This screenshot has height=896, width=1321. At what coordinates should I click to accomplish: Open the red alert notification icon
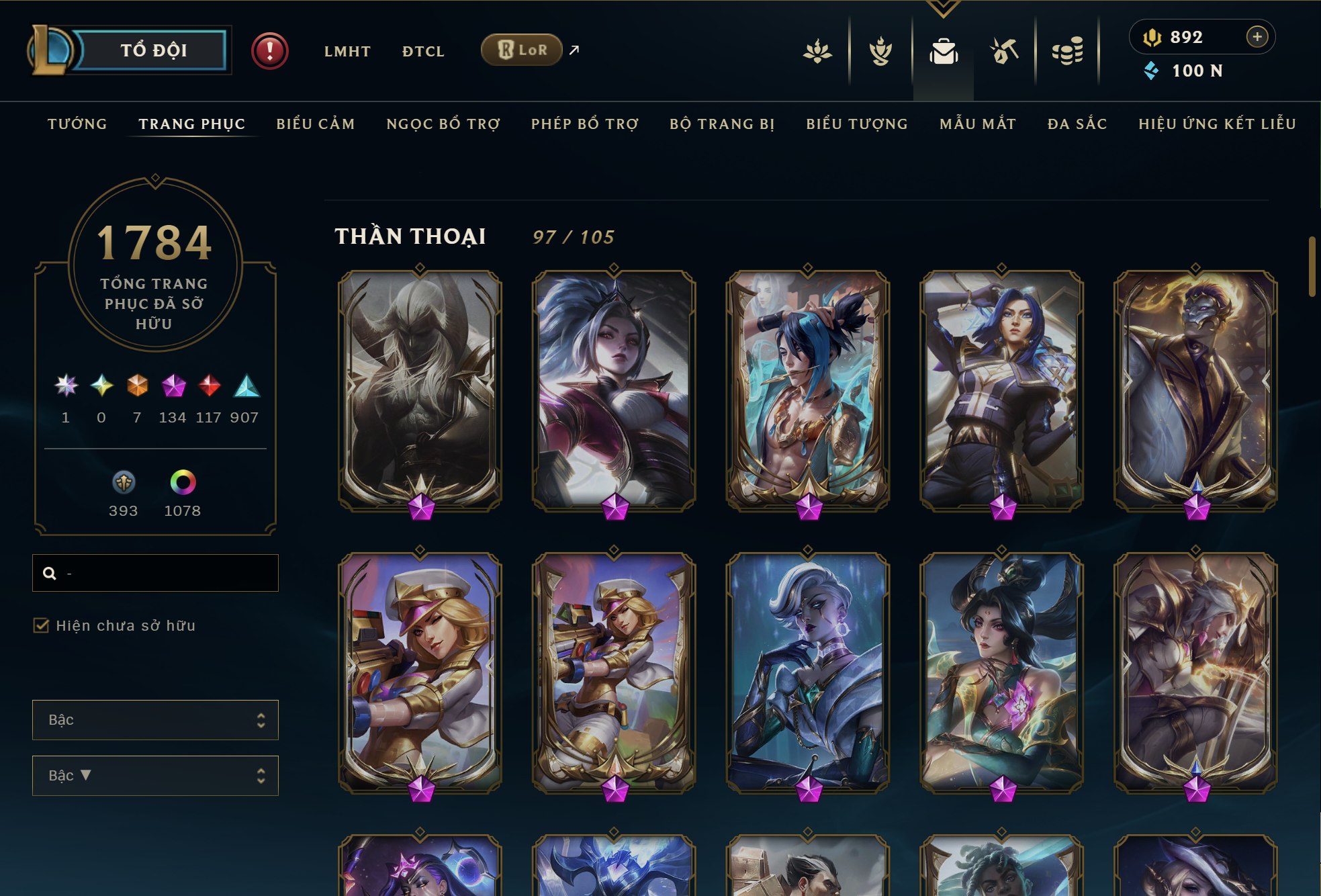tap(269, 49)
